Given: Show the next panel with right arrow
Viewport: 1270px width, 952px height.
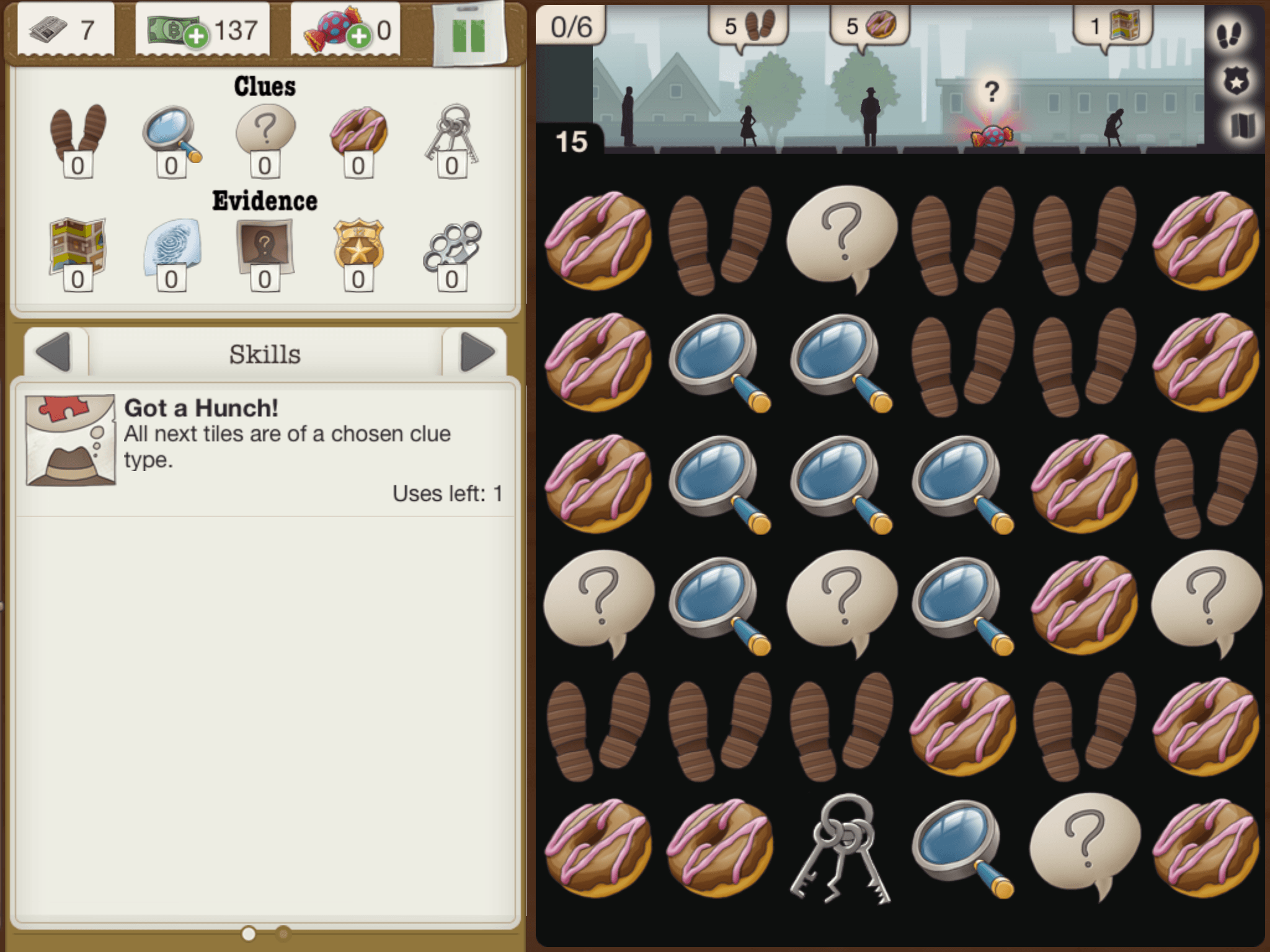Looking at the screenshot, I should tap(476, 353).
